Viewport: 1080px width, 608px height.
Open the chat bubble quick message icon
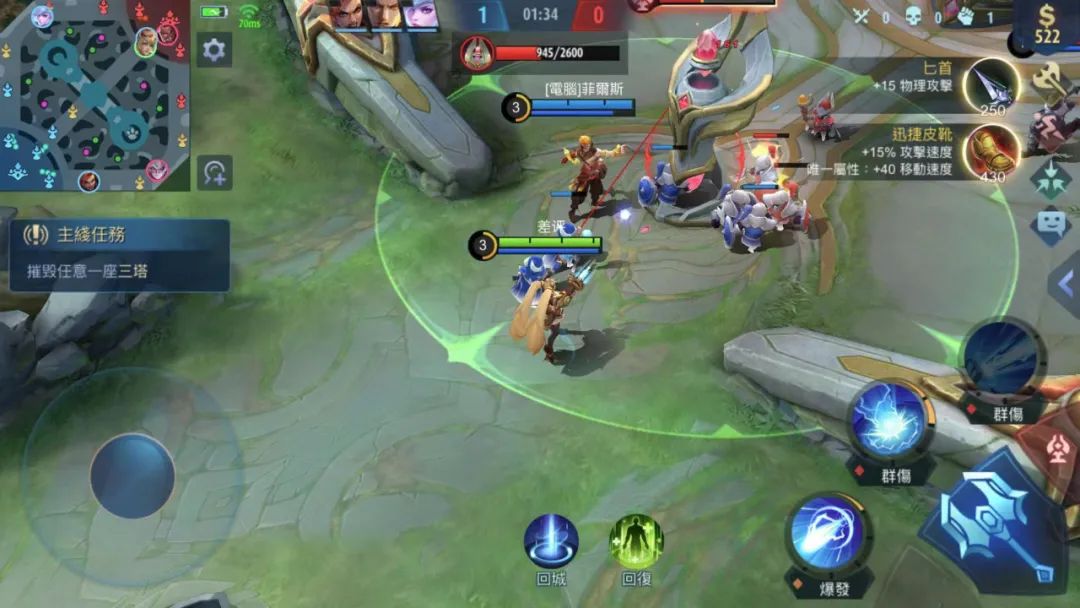(x=1050, y=223)
